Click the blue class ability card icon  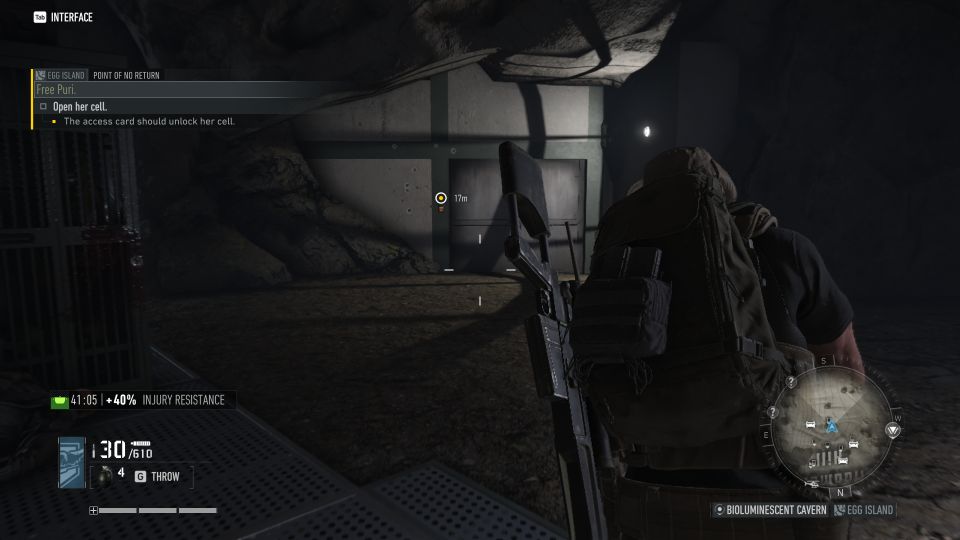point(72,463)
